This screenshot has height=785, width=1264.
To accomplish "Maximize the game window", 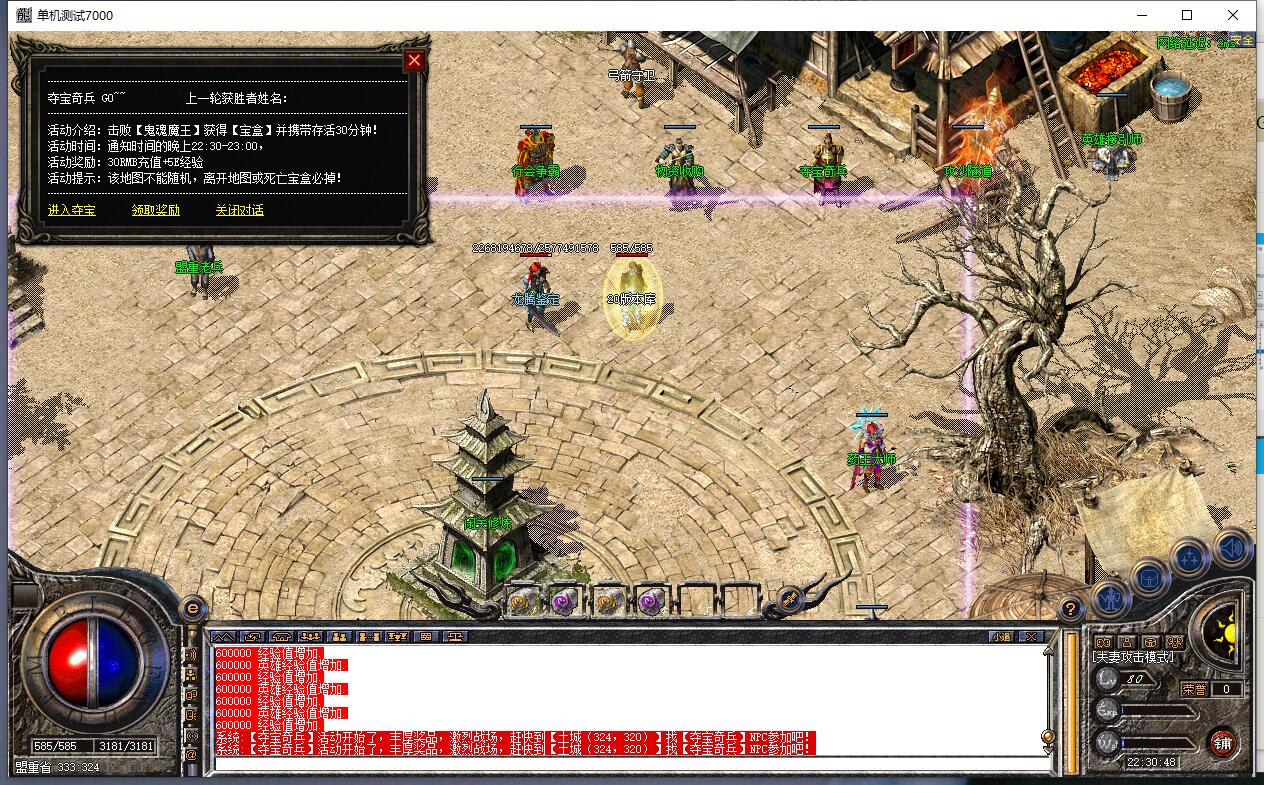I will pos(1187,15).
